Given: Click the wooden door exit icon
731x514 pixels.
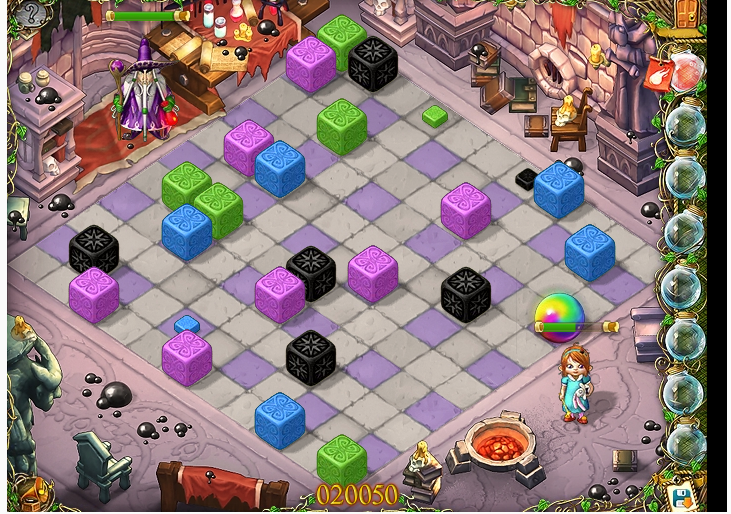Looking at the screenshot, I should coord(687,14).
